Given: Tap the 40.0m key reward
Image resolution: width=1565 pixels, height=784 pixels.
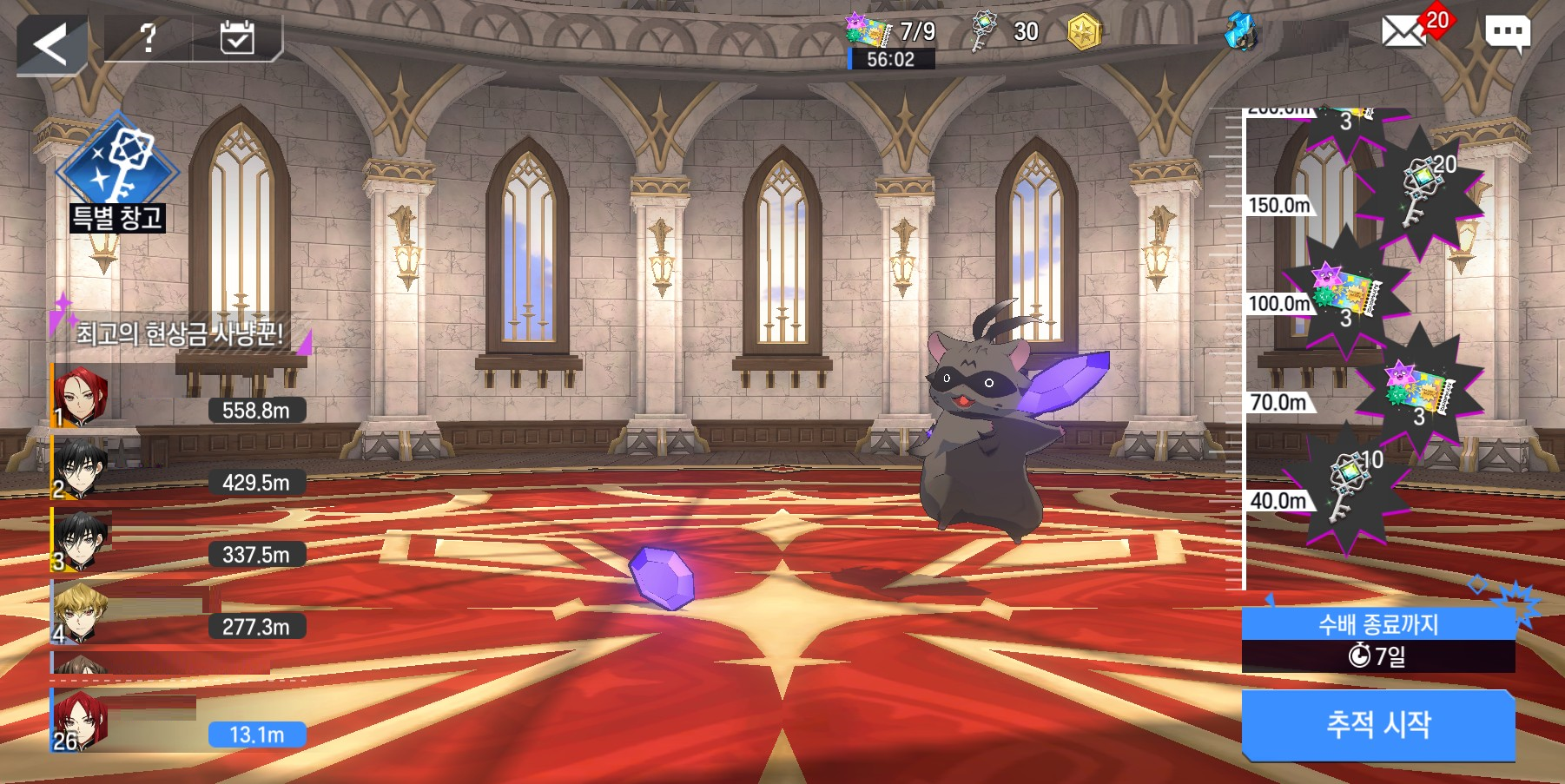Looking at the screenshot, I should (1347, 490).
